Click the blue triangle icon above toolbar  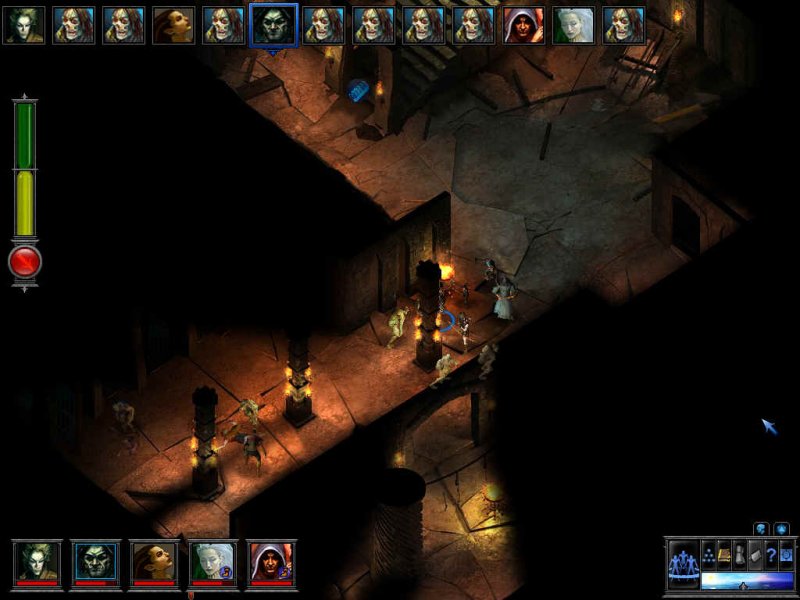pyautogui.click(x=782, y=528)
